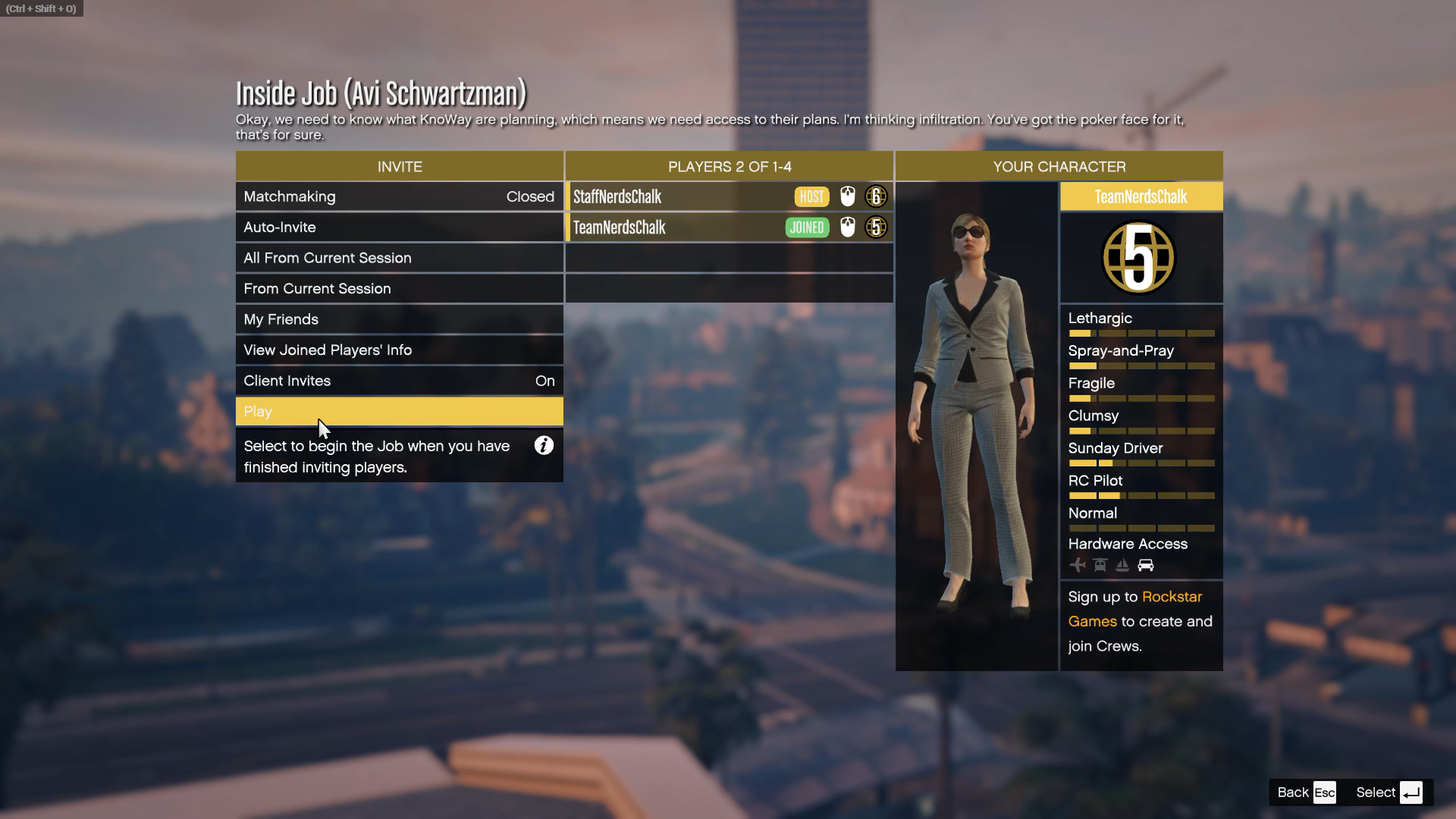Click Select at the bottom right

click(x=1375, y=792)
